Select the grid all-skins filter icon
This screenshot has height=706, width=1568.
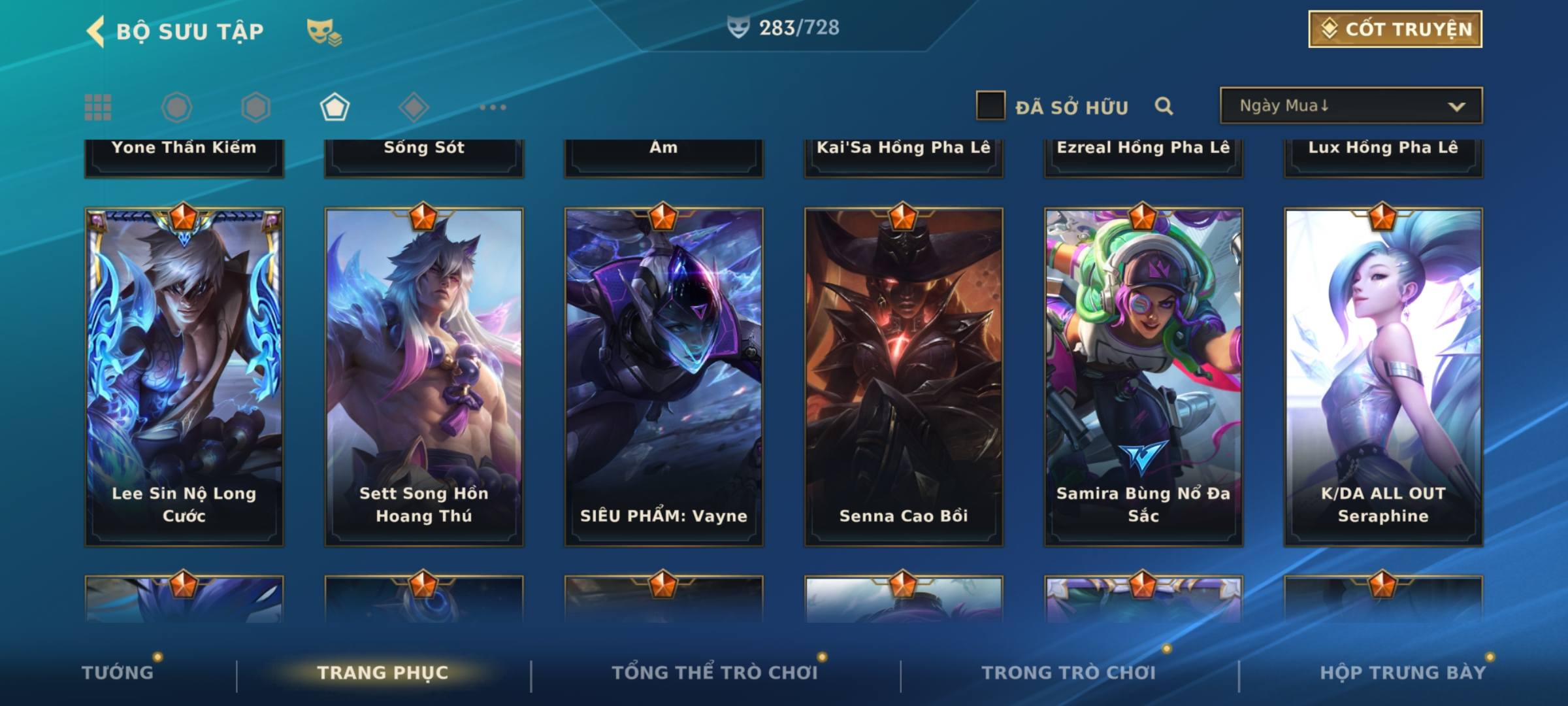click(x=98, y=107)
